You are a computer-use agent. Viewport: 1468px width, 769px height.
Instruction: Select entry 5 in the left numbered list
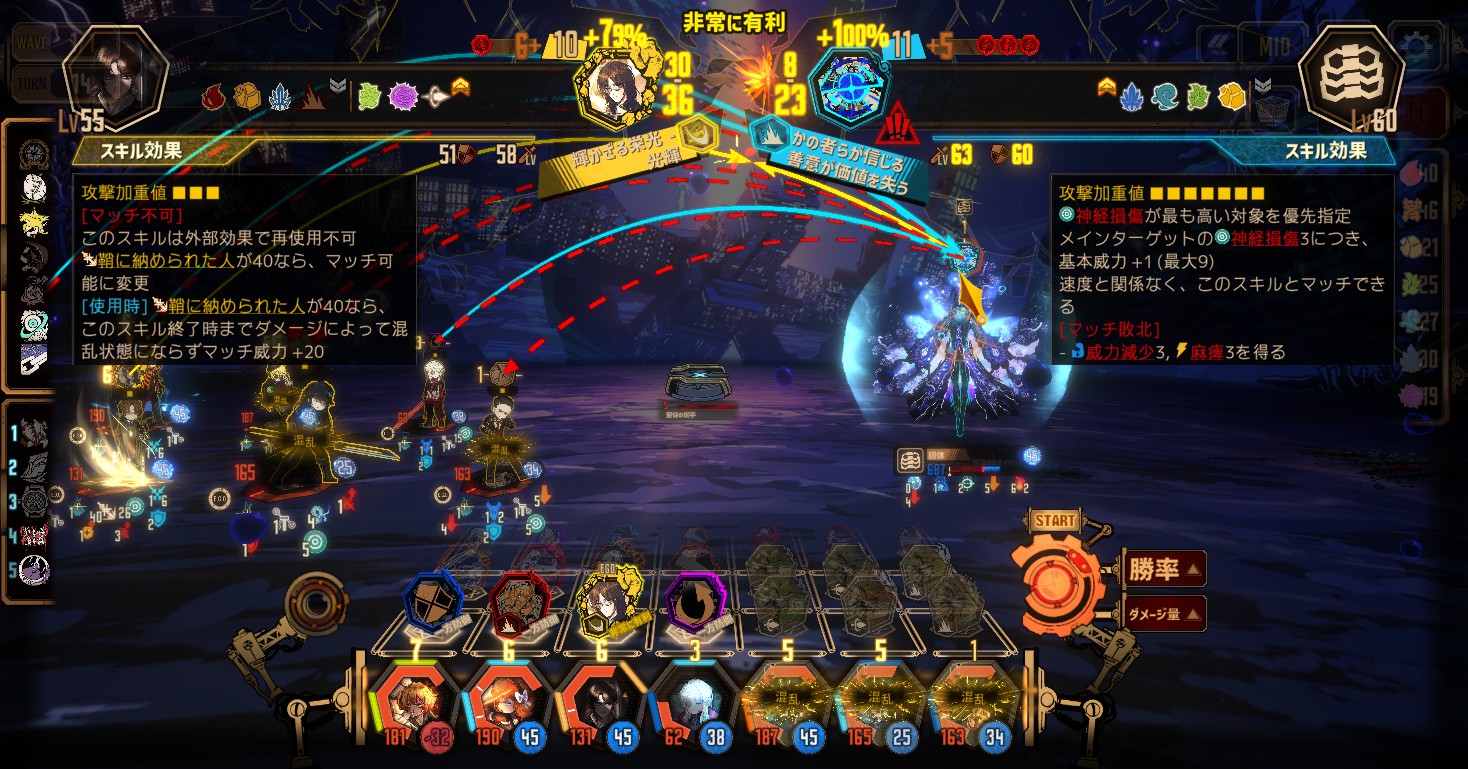tap(34, 569)
